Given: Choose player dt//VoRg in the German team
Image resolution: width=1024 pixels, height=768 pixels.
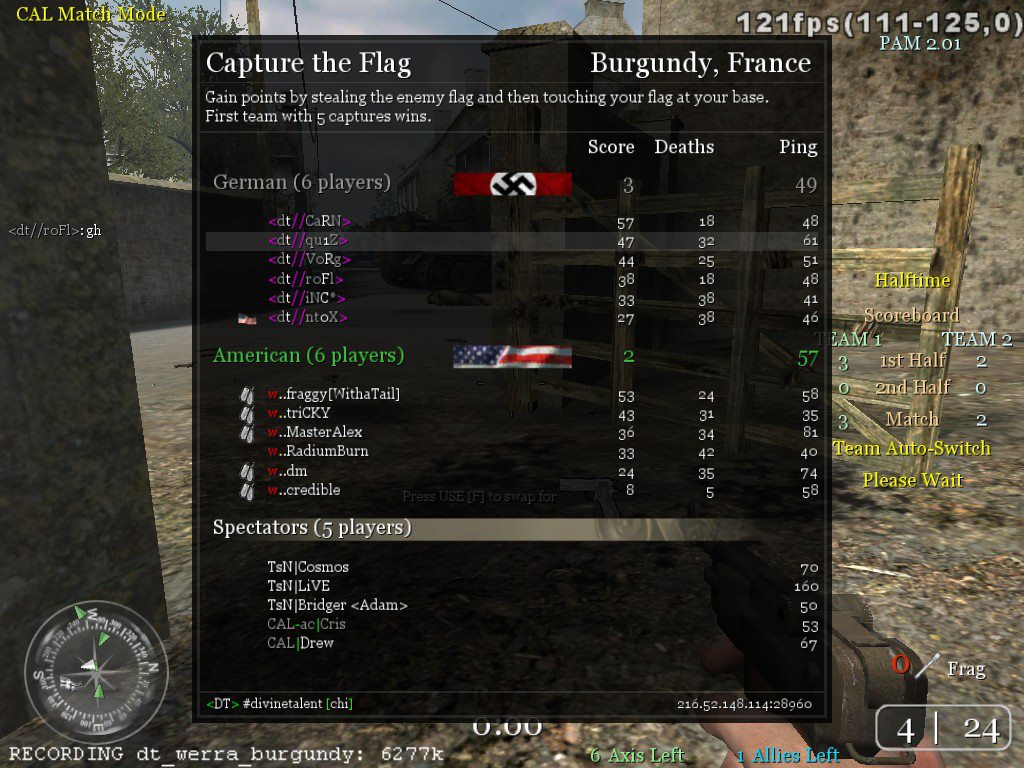Looking at the screenshot, I should [308, 260].
